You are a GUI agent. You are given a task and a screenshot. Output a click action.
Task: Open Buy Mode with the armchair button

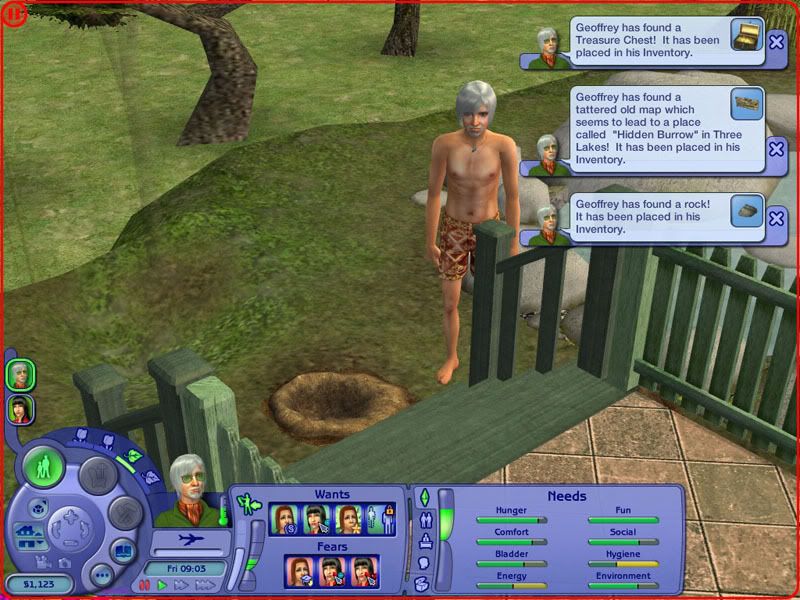(96, 472)
